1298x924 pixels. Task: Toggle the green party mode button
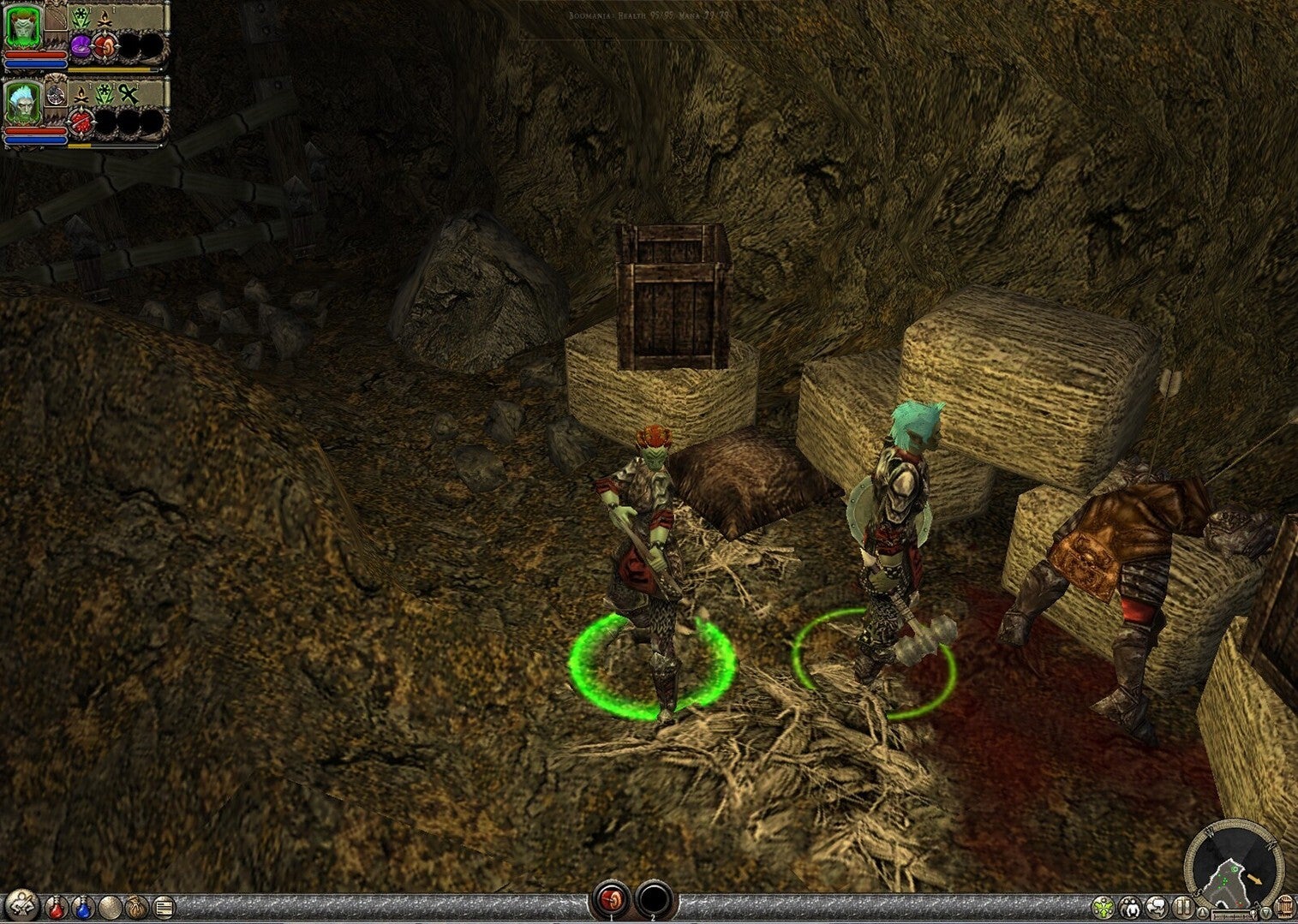tap(1105, 906)
